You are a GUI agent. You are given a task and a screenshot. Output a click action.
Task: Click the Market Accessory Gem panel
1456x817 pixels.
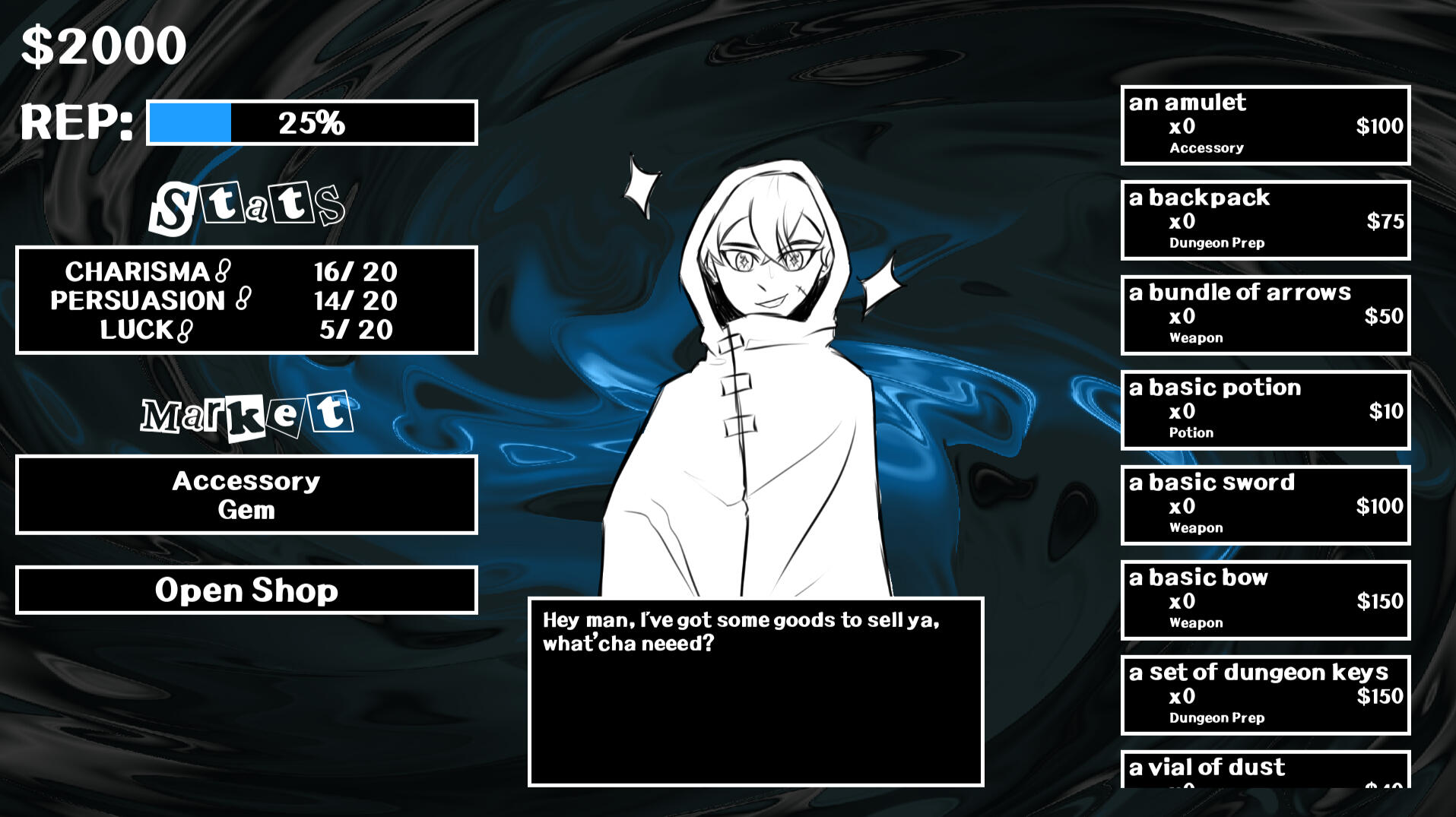[246, 495]
